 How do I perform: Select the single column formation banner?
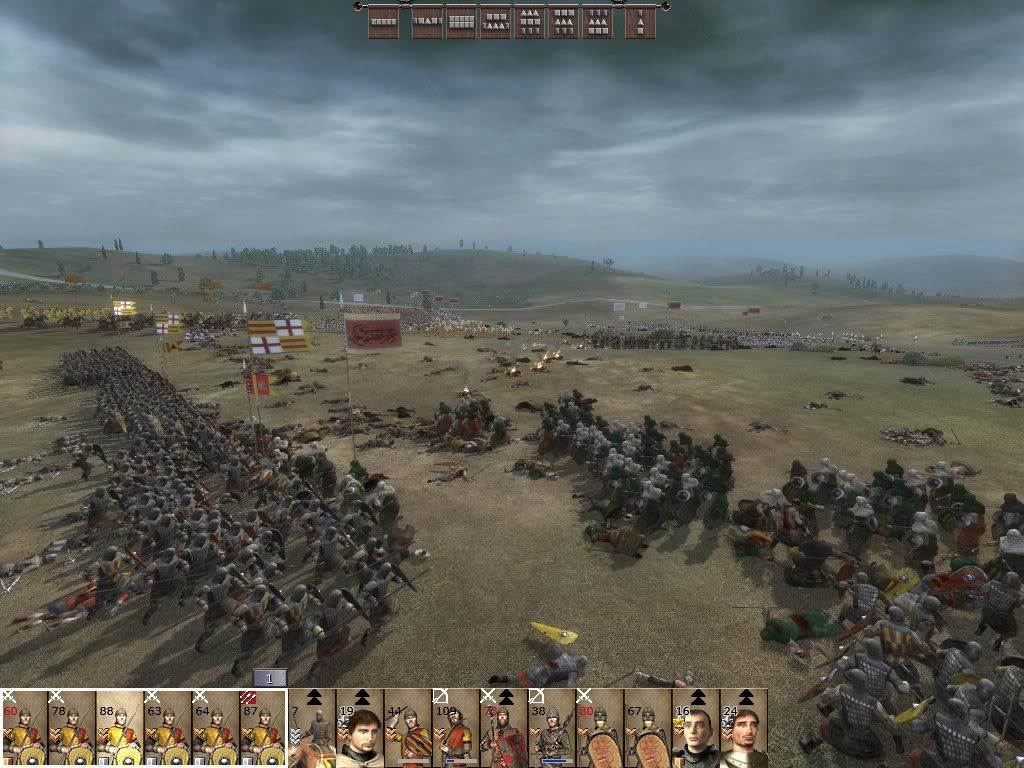pos(641,21)
